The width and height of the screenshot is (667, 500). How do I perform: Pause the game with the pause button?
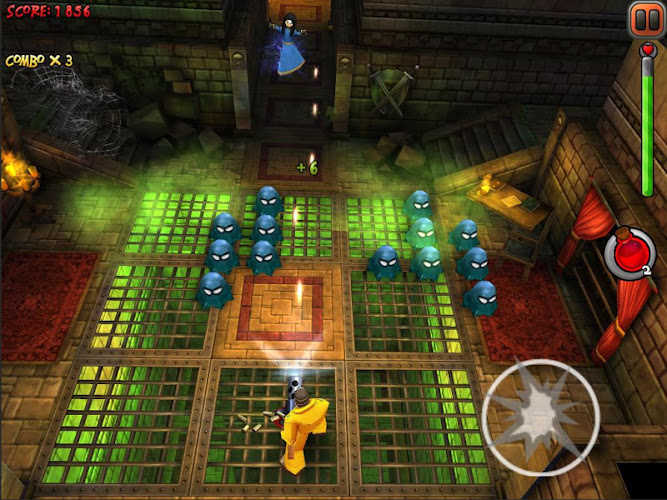643,19
